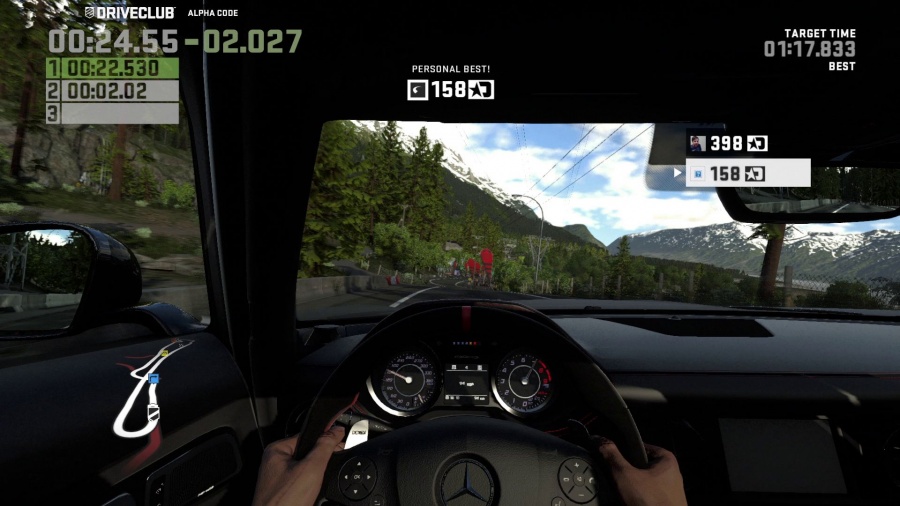Click the DRIVECLUB logo
The height and width of the screenshot is (506, 900).
coord(129,13)
